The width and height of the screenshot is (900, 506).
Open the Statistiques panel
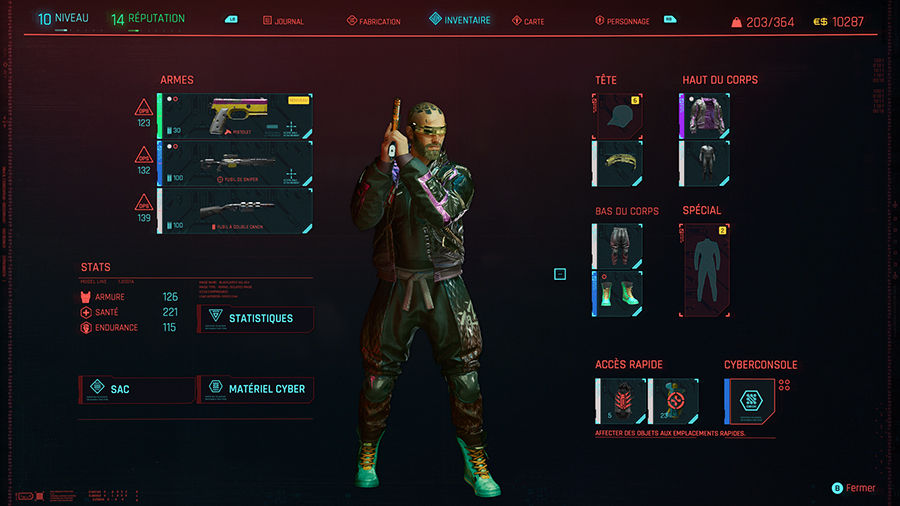coord(256,318)
